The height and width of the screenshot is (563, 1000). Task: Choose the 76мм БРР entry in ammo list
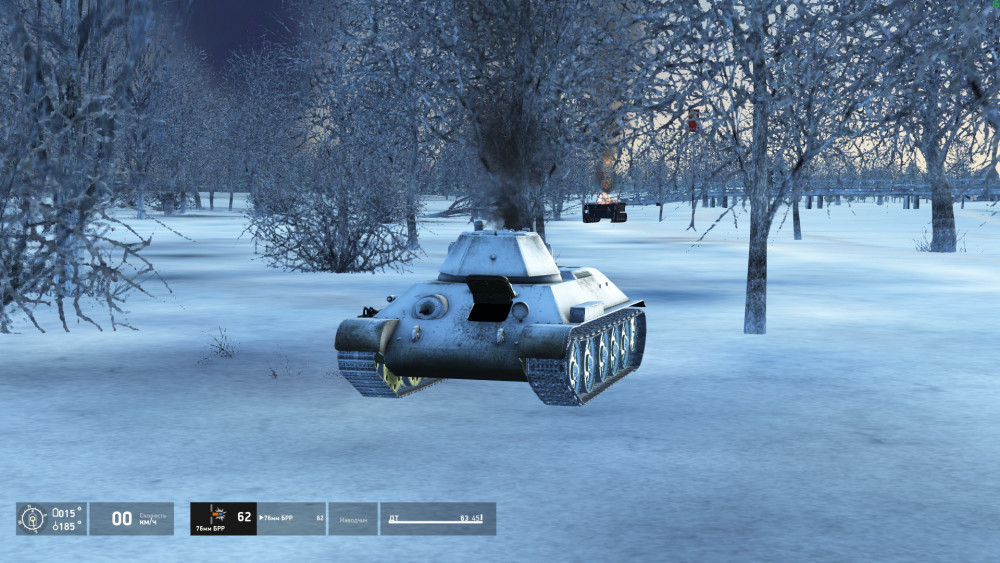point(291,518)
